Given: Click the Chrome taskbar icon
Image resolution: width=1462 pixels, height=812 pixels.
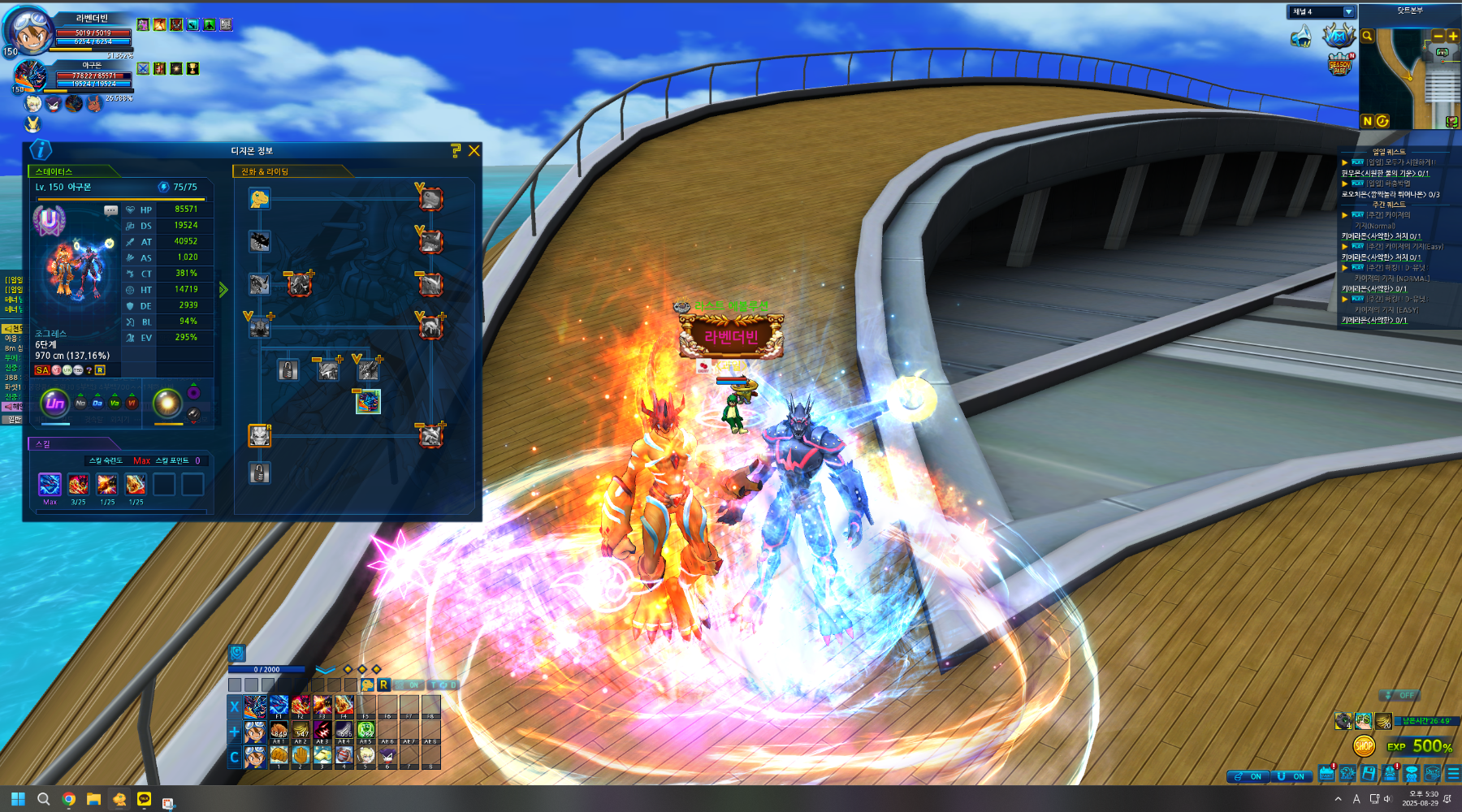Looking at the screenshot, I should [69, 799].
